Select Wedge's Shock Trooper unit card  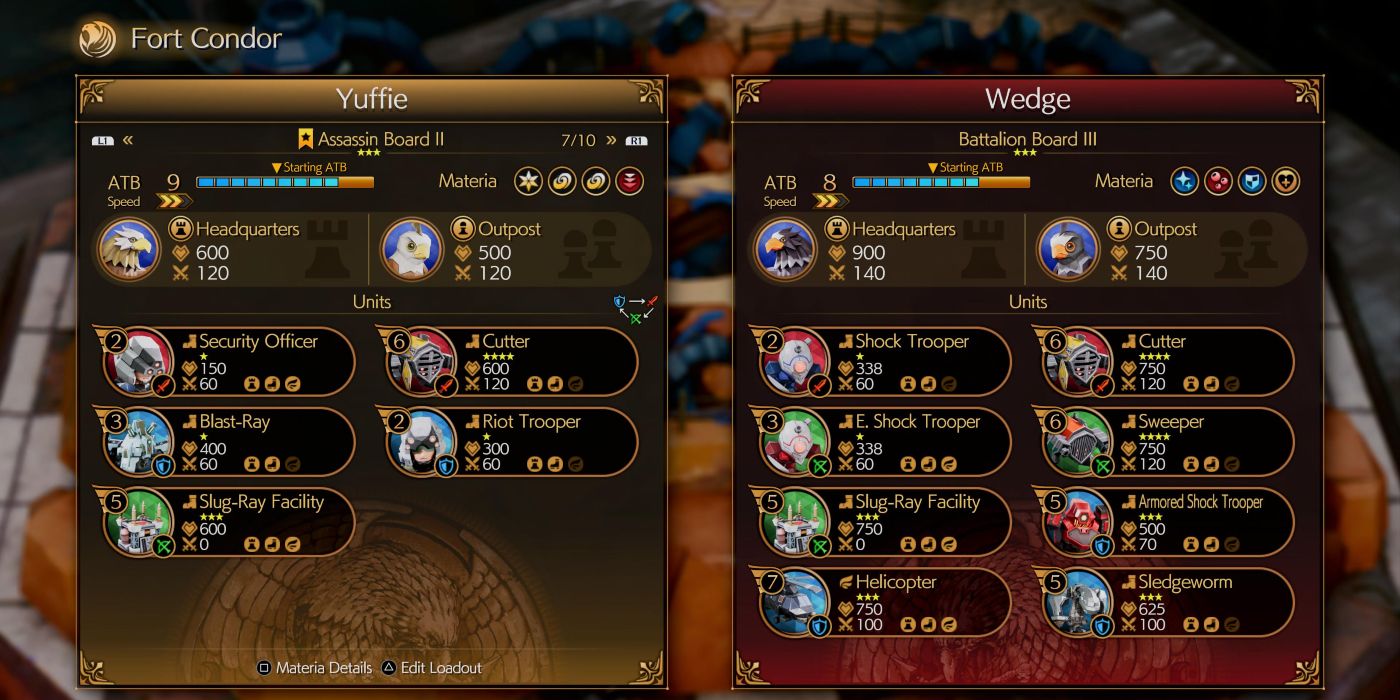tap(886, 361)
